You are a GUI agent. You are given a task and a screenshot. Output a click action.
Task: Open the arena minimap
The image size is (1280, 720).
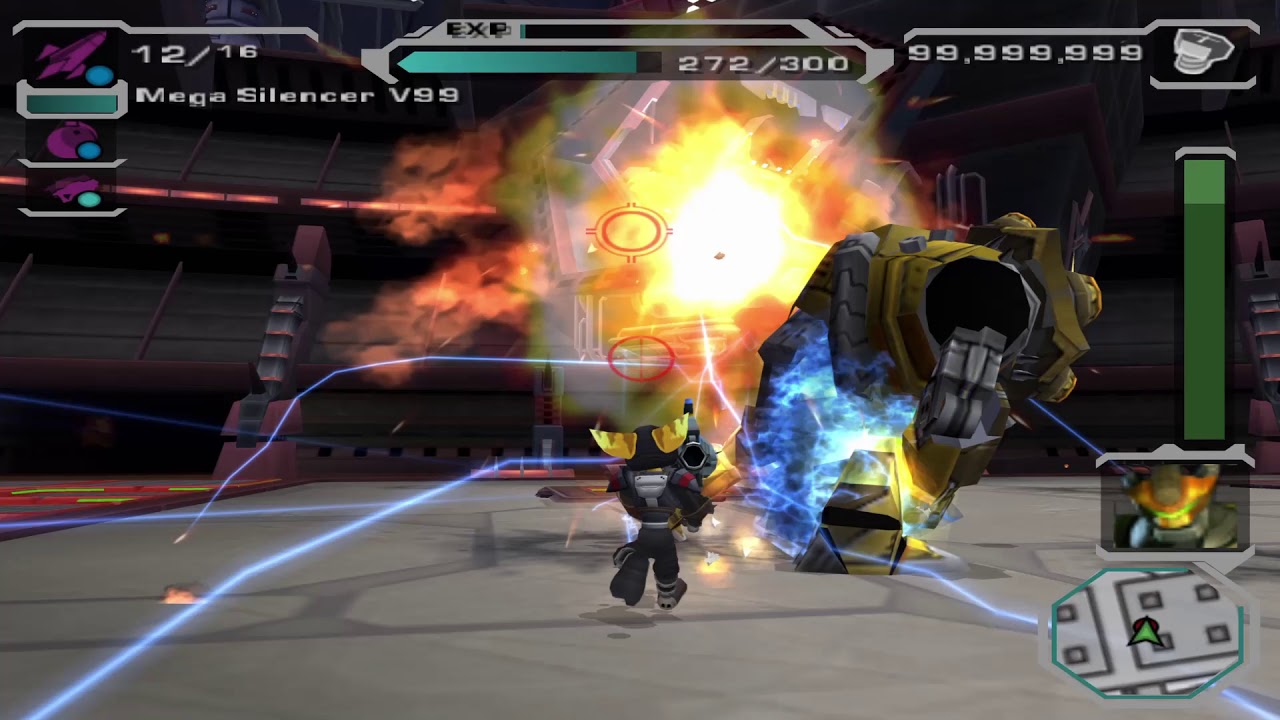[1146, 631]
